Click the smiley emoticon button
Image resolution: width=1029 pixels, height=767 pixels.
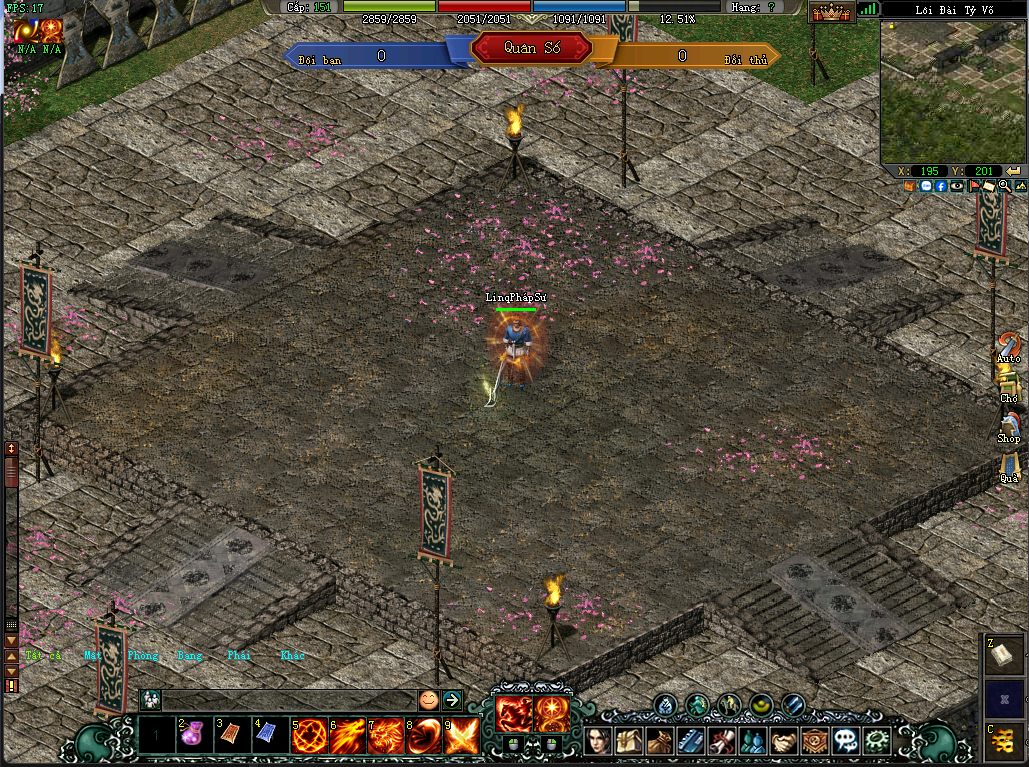click(x=428, y=700)
